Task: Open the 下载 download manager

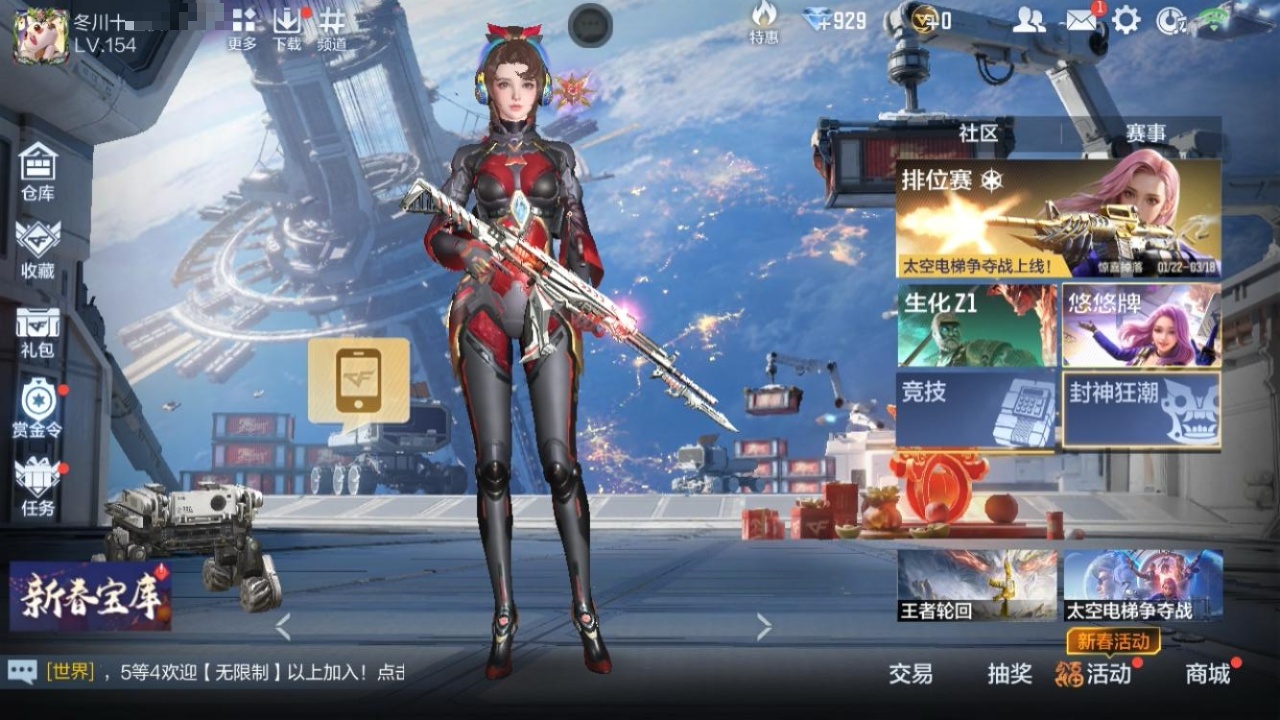Action: 287,29
